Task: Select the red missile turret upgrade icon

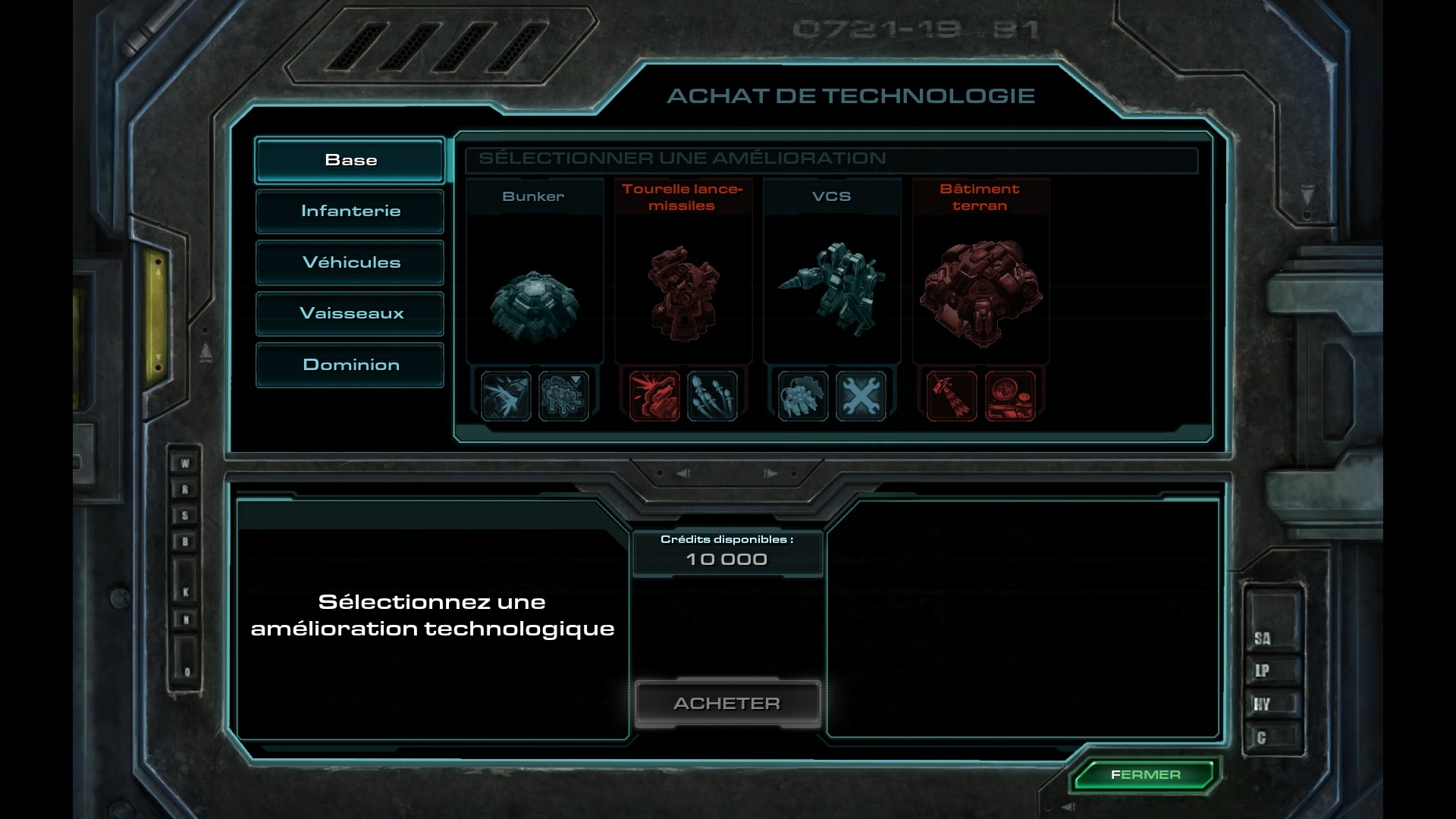Action: coord(654,395)
